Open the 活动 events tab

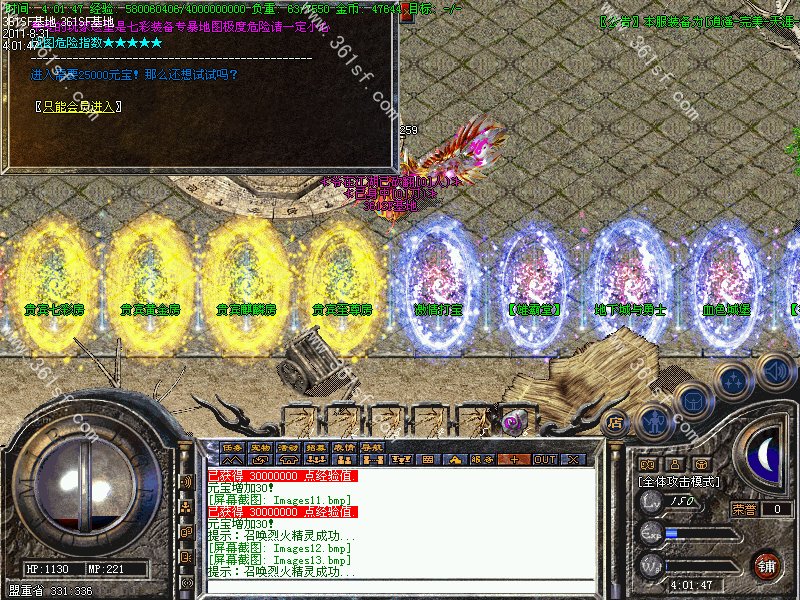[x=289, y=447]
